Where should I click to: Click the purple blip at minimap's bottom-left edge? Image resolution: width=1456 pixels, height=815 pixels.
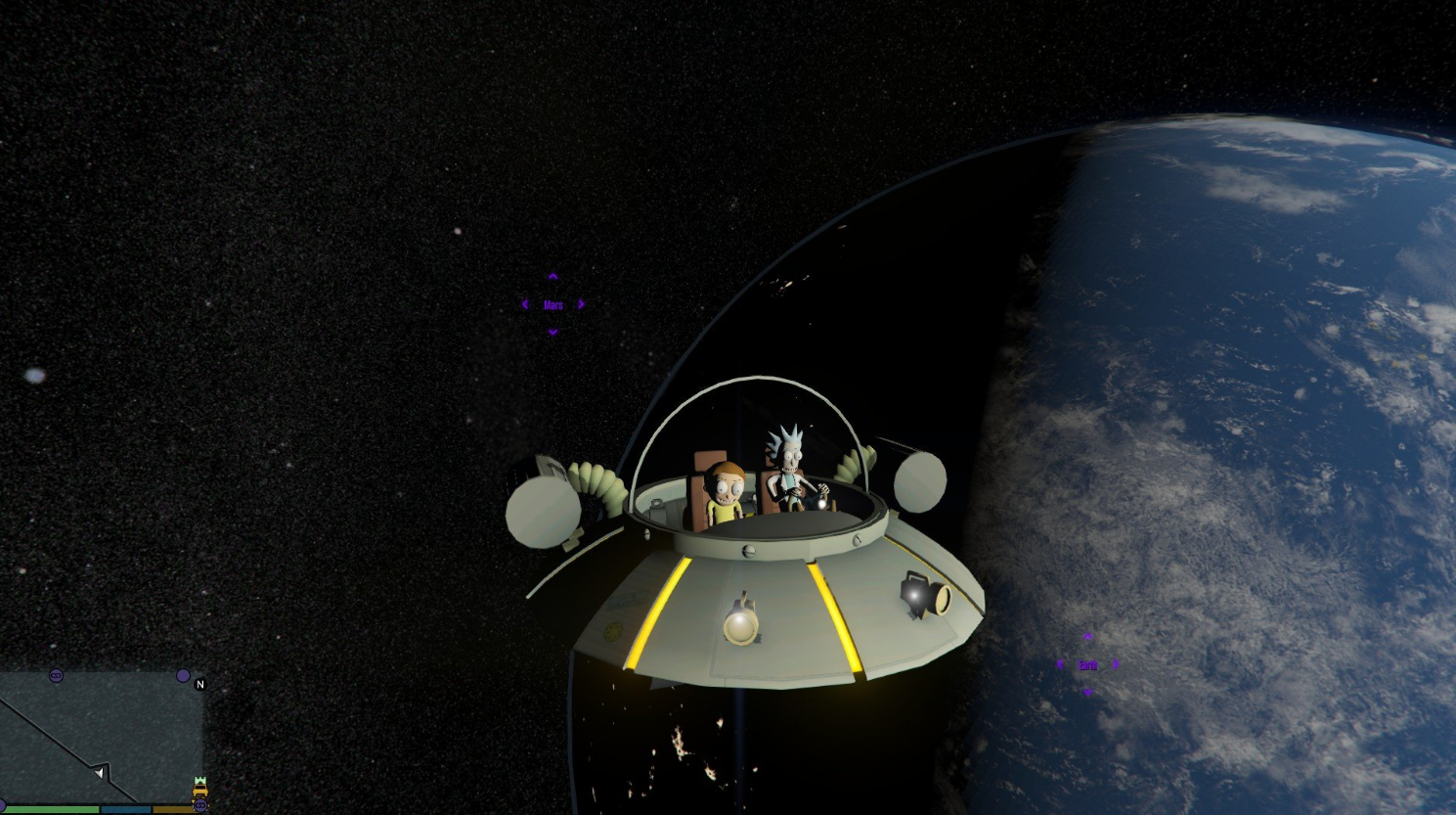pyautogui.click(x=2, y=802)
